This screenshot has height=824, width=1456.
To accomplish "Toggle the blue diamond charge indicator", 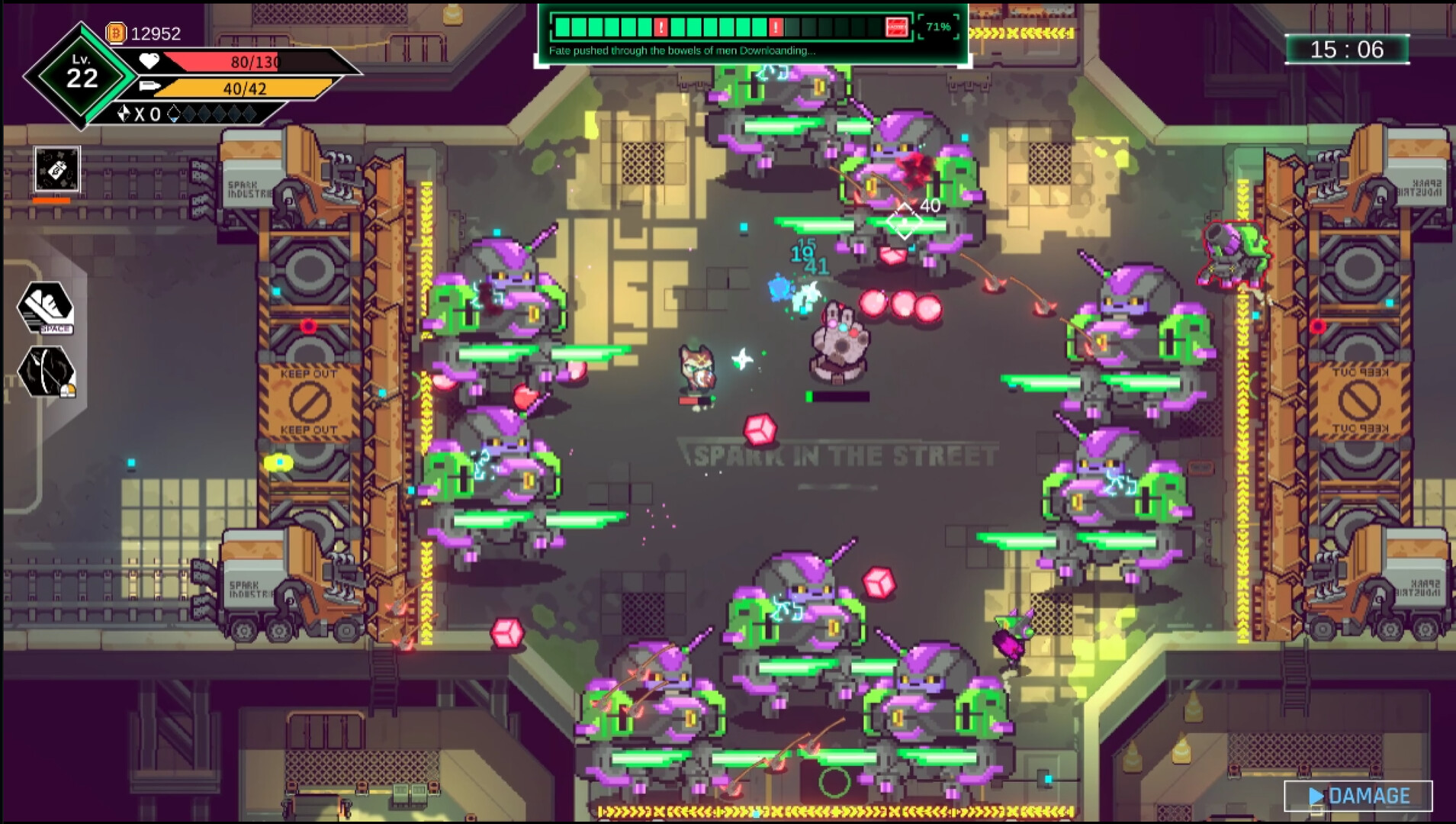I will pos(174,114).
